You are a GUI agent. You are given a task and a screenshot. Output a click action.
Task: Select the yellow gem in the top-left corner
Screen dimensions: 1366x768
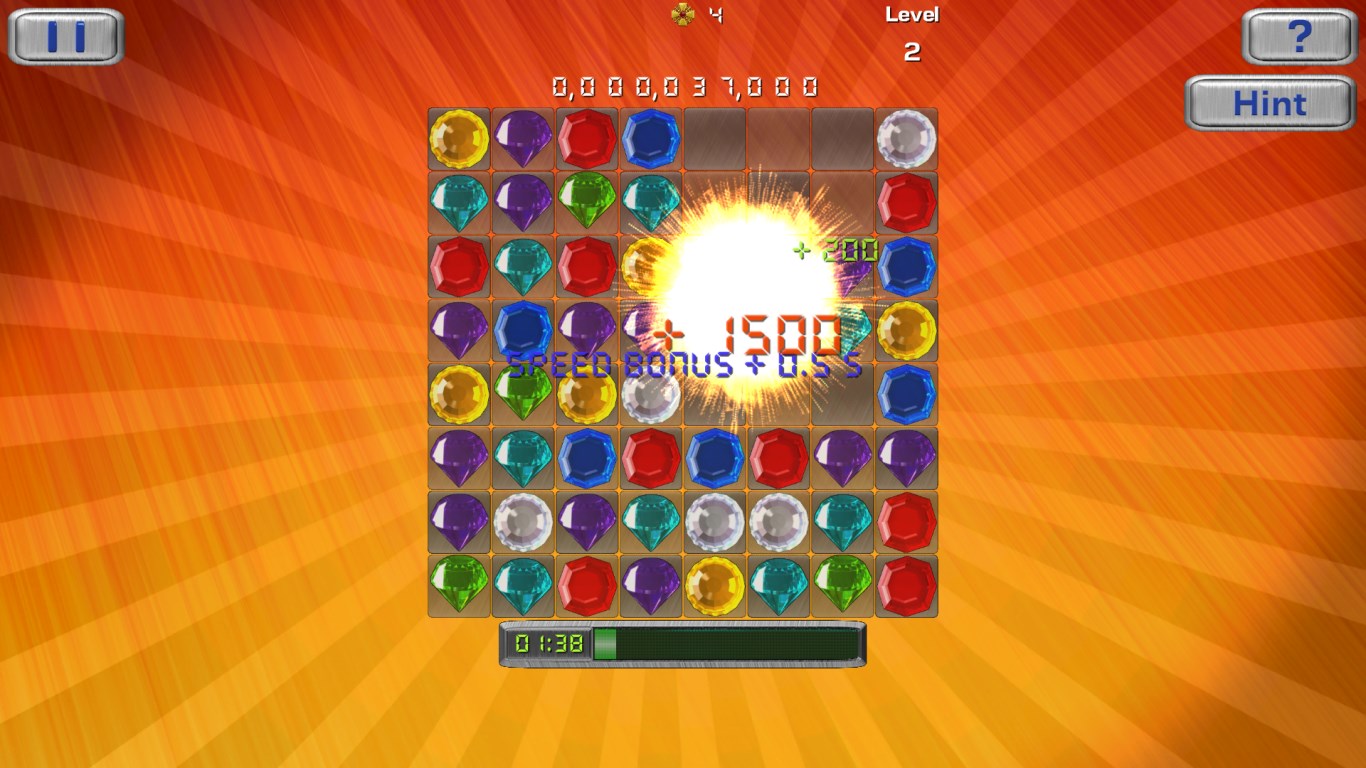tap(459, 138)
